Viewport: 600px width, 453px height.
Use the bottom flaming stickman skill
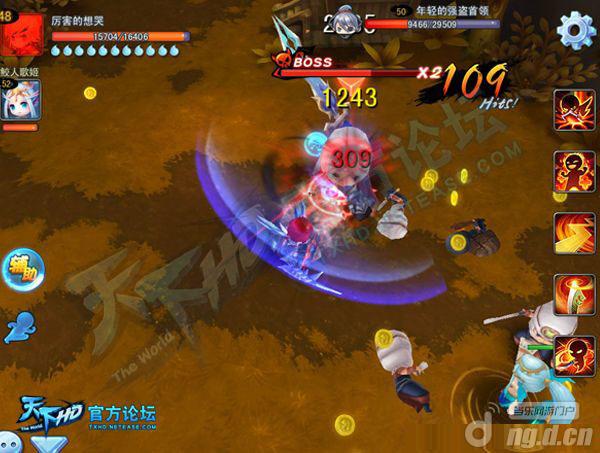[x=574, y=356]
